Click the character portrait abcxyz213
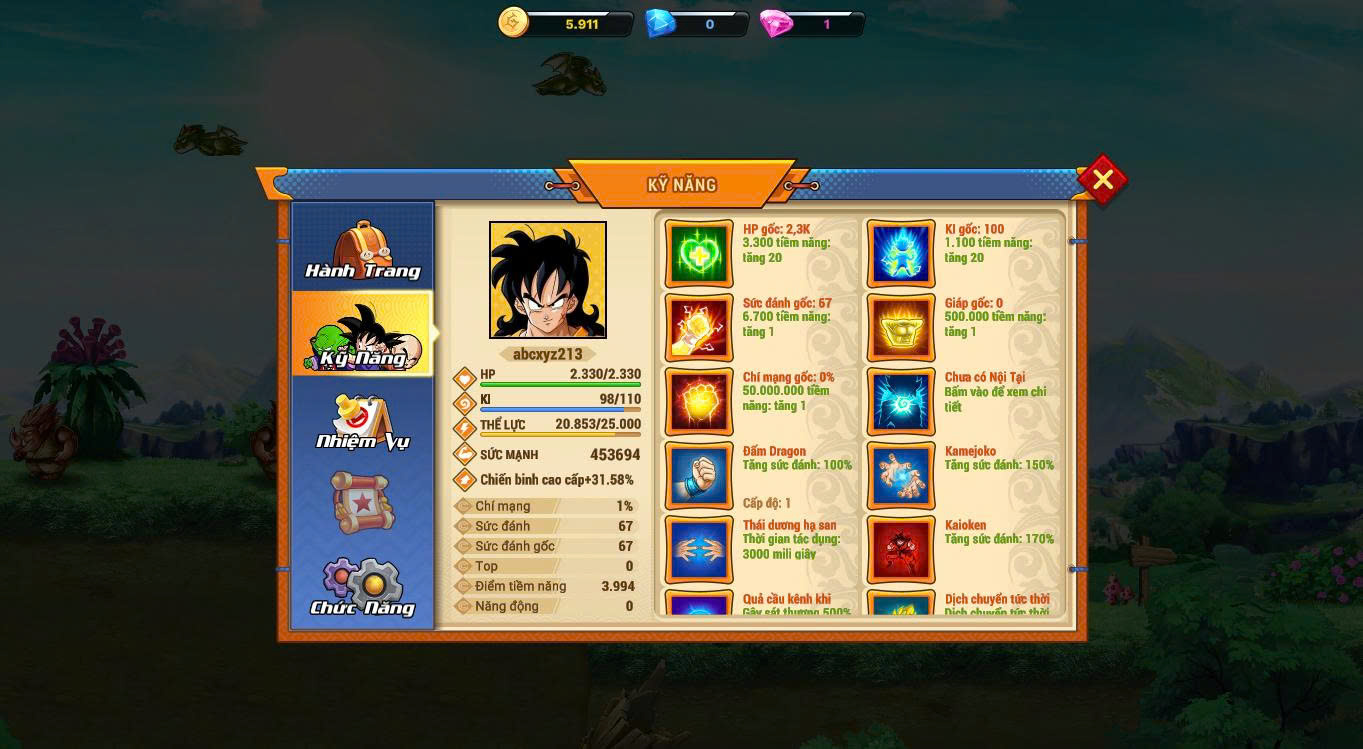The image size is (1363, 749). (x=547, y=280)
